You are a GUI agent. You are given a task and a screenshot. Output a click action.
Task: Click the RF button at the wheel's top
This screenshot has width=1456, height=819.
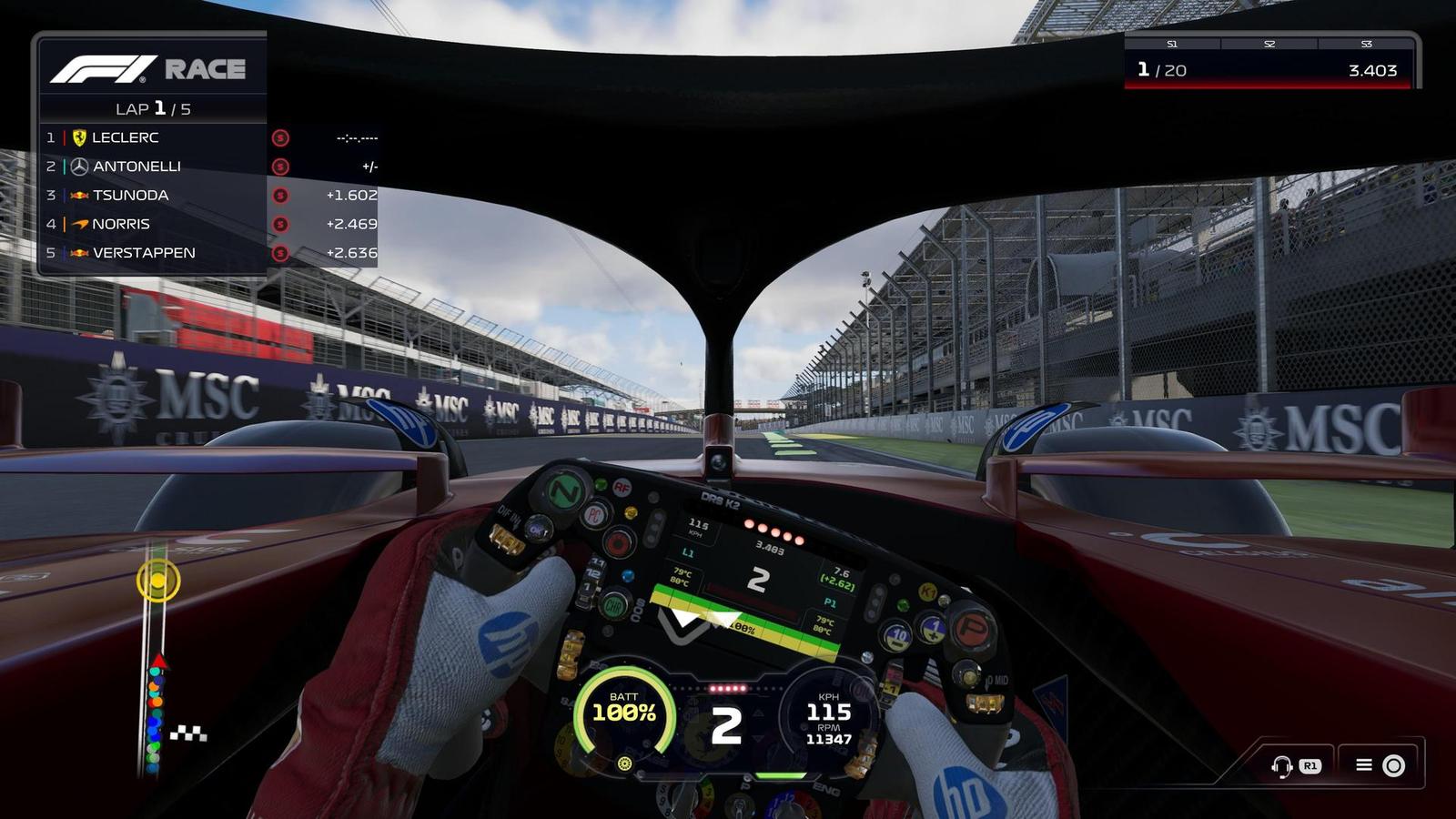(622, 487)
